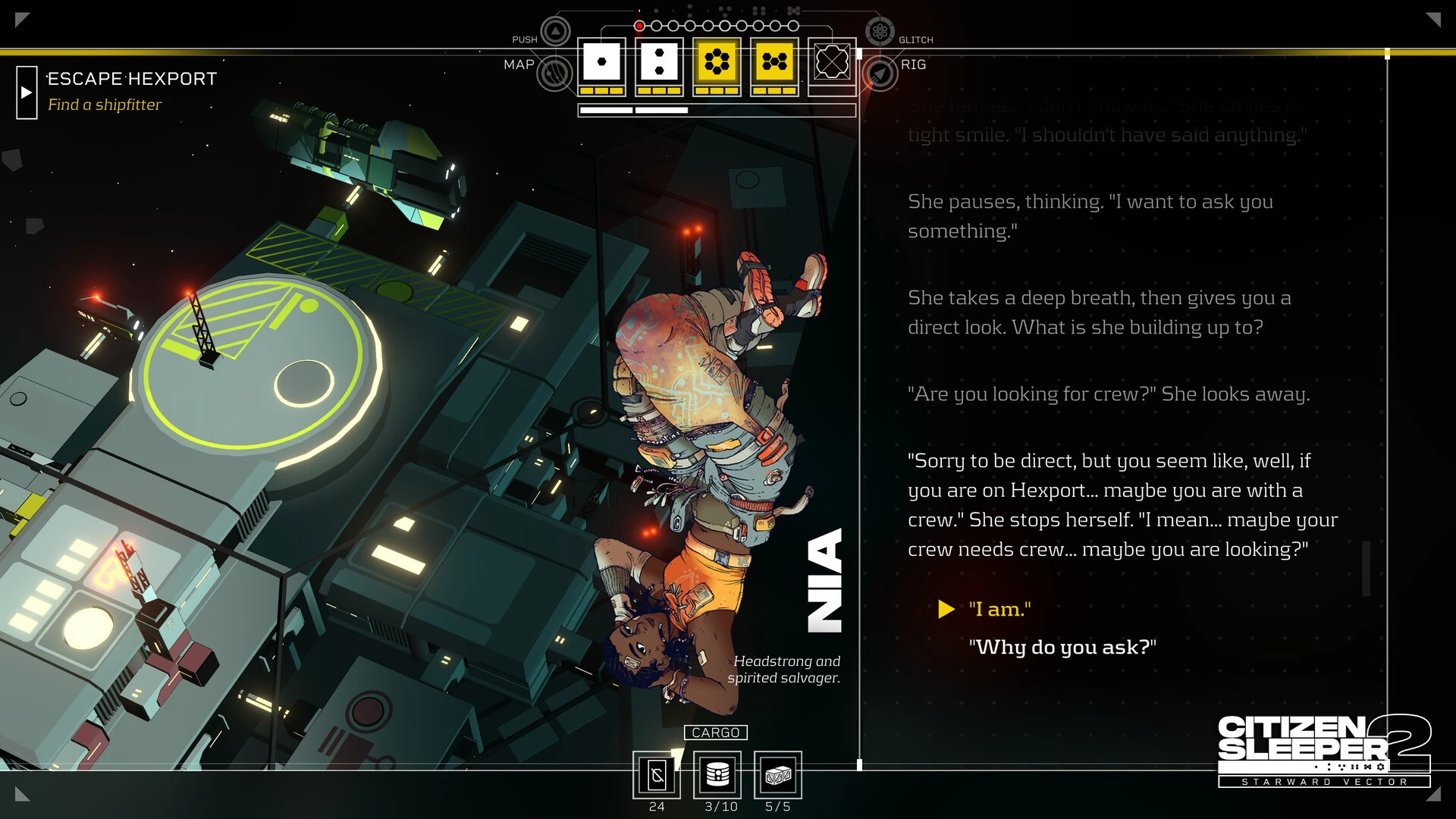The height and width of the screenshot is (819, 1456).
Task: Click the broken crossed-out die slot
Action: click(832, 62)
